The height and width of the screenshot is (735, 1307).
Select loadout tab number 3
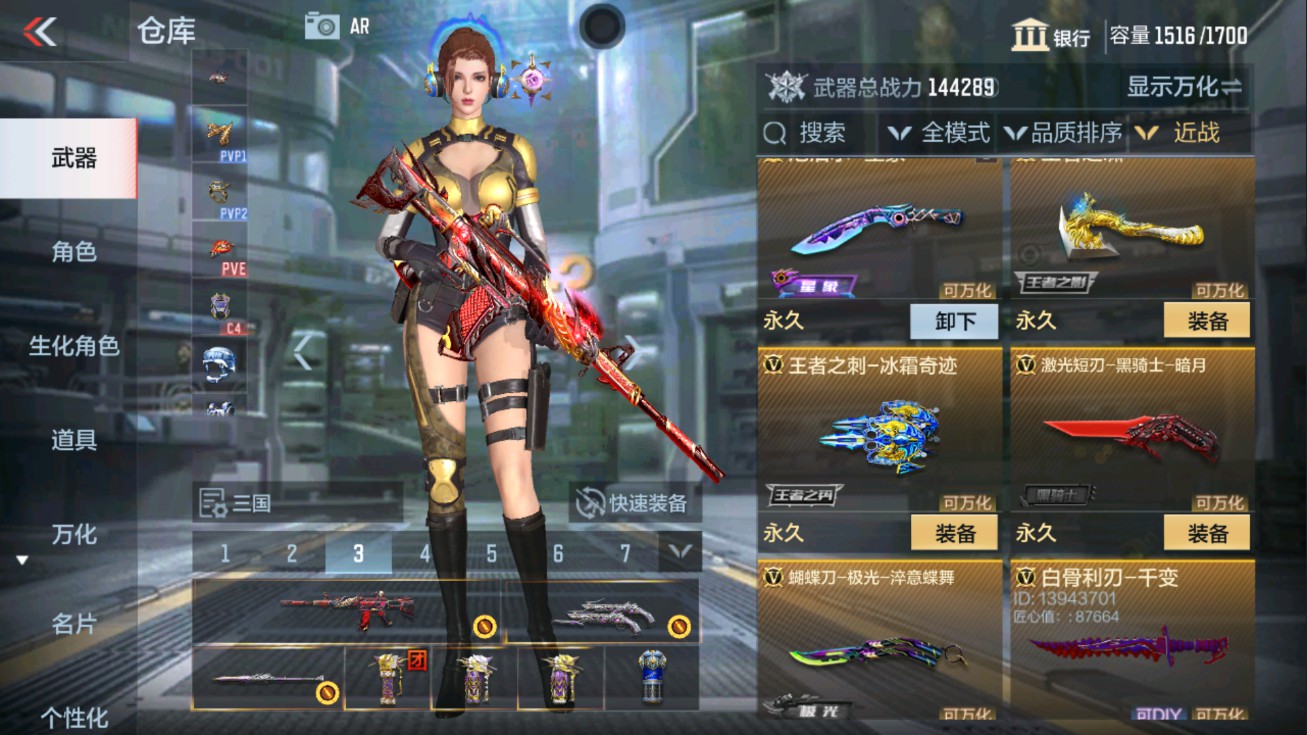click(x=357, y=551)
